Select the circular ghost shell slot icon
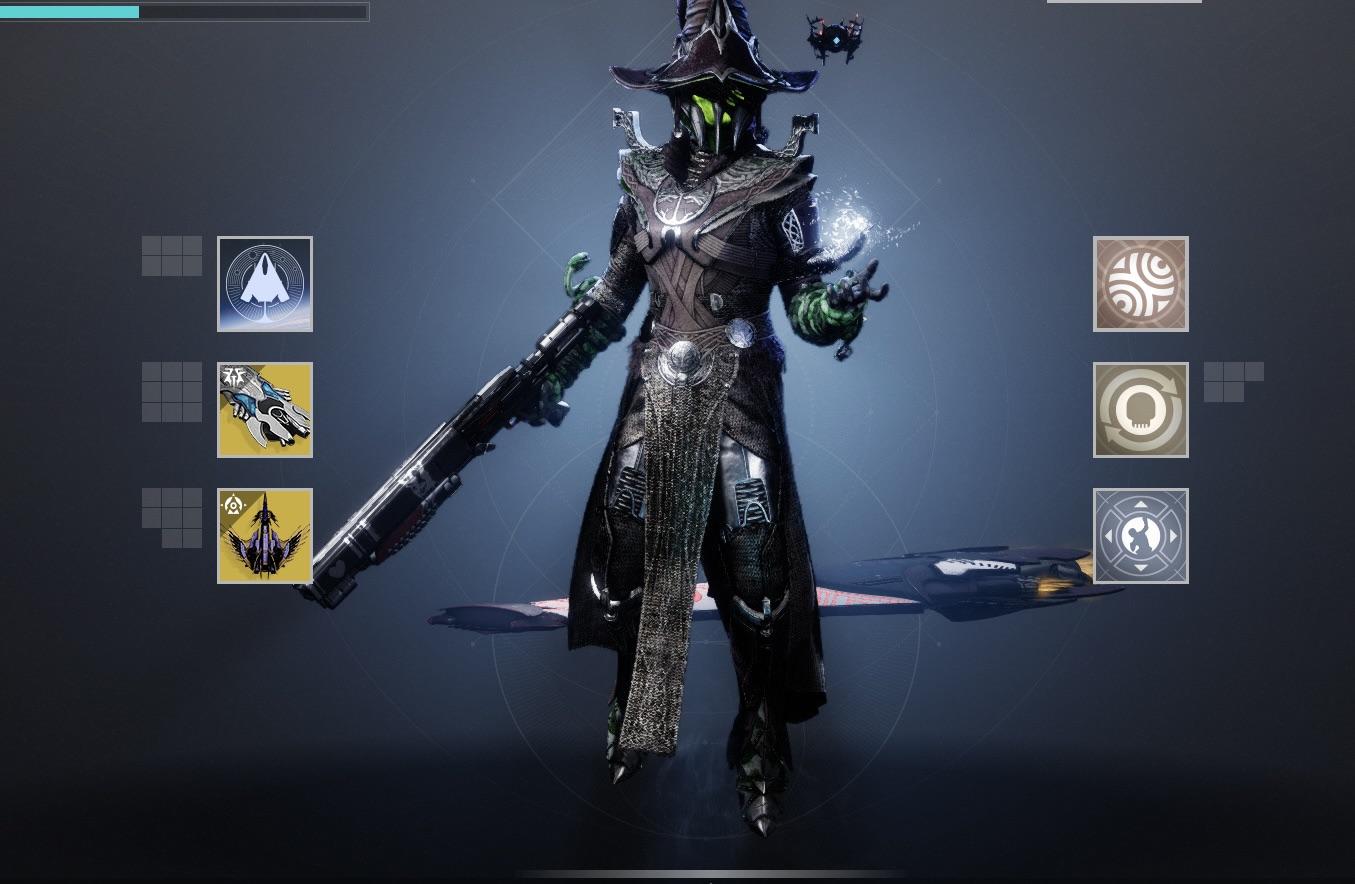The image size is (1355, 884). click(x=1140, y=409)
